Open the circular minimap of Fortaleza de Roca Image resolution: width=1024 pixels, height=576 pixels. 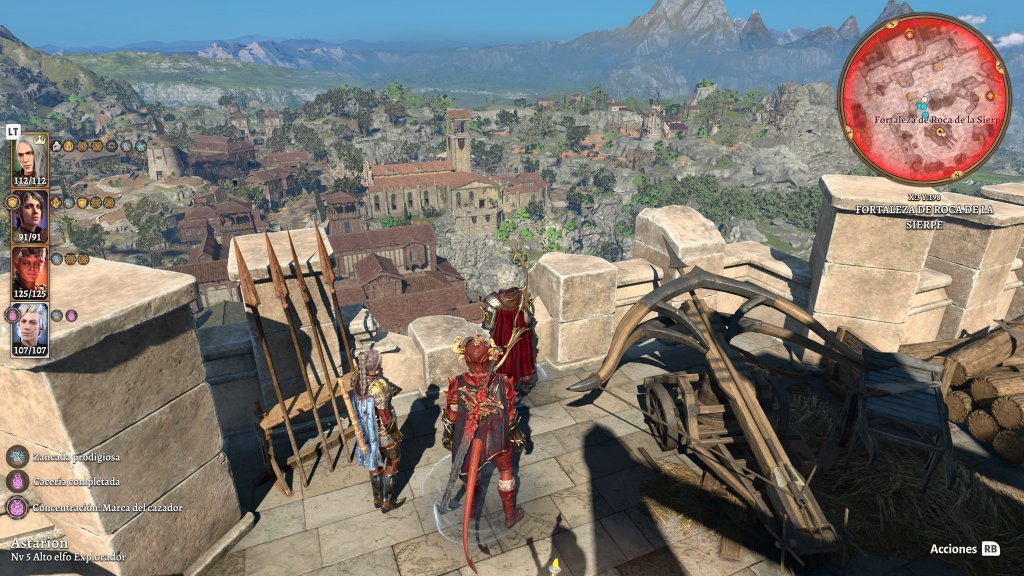[x=923, y=98]
